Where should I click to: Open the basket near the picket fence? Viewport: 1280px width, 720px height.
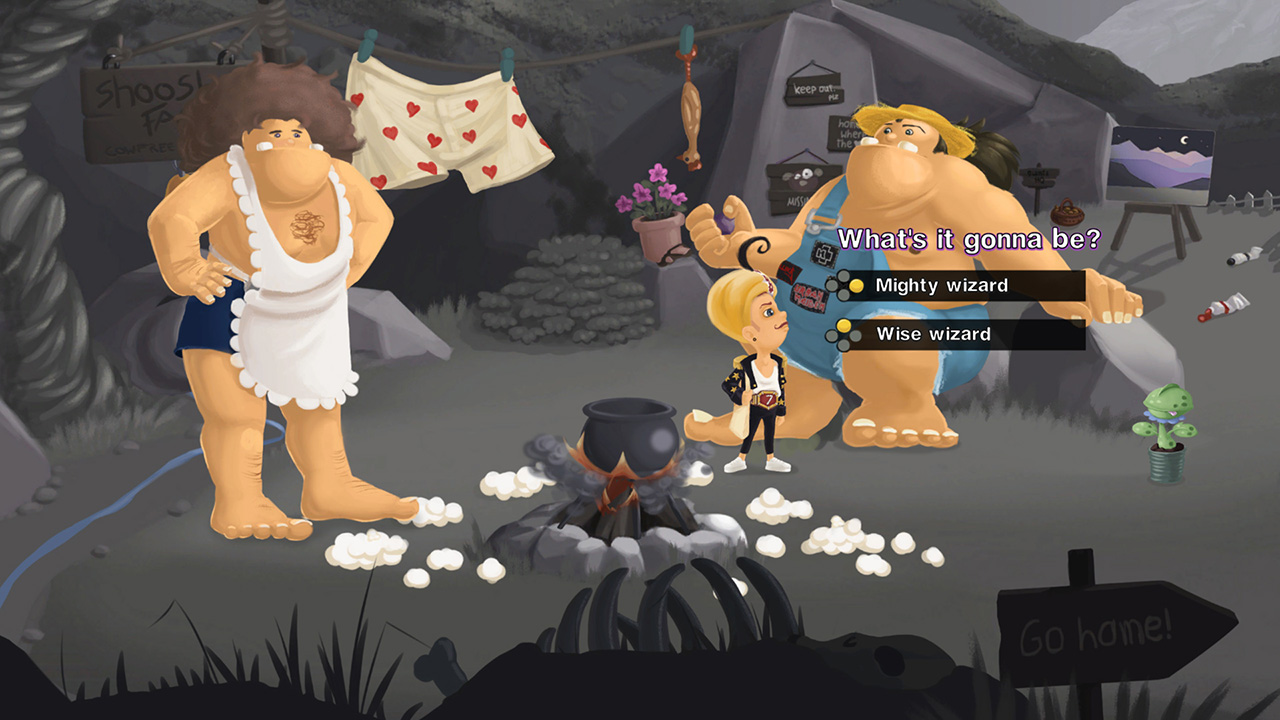[x=1067, y=215]
